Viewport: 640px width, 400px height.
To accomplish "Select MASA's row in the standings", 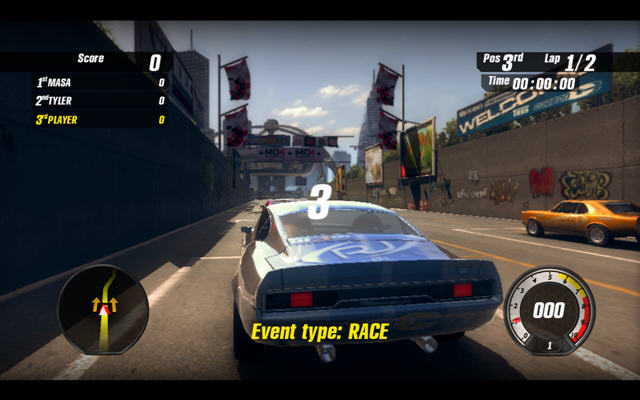I will [85, 82].
